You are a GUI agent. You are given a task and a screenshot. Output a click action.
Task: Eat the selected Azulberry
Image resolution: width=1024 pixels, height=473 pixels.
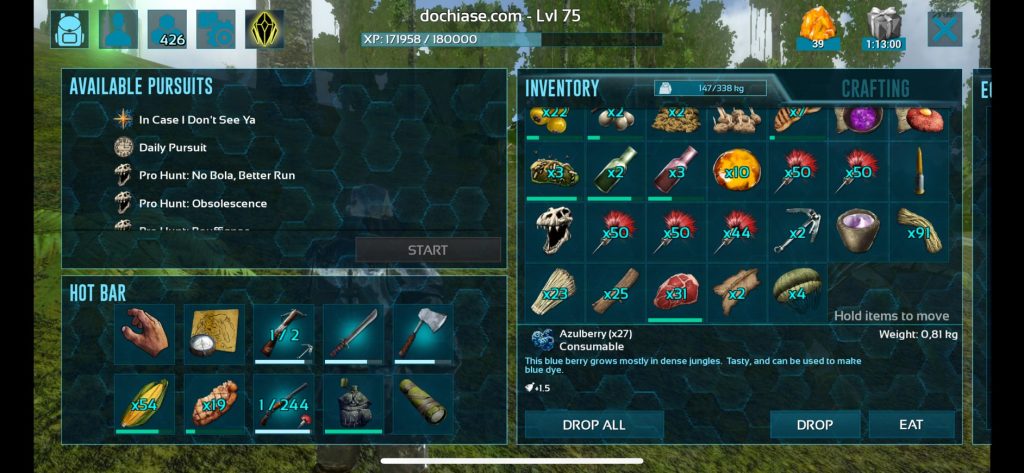[x=911, y=425]
